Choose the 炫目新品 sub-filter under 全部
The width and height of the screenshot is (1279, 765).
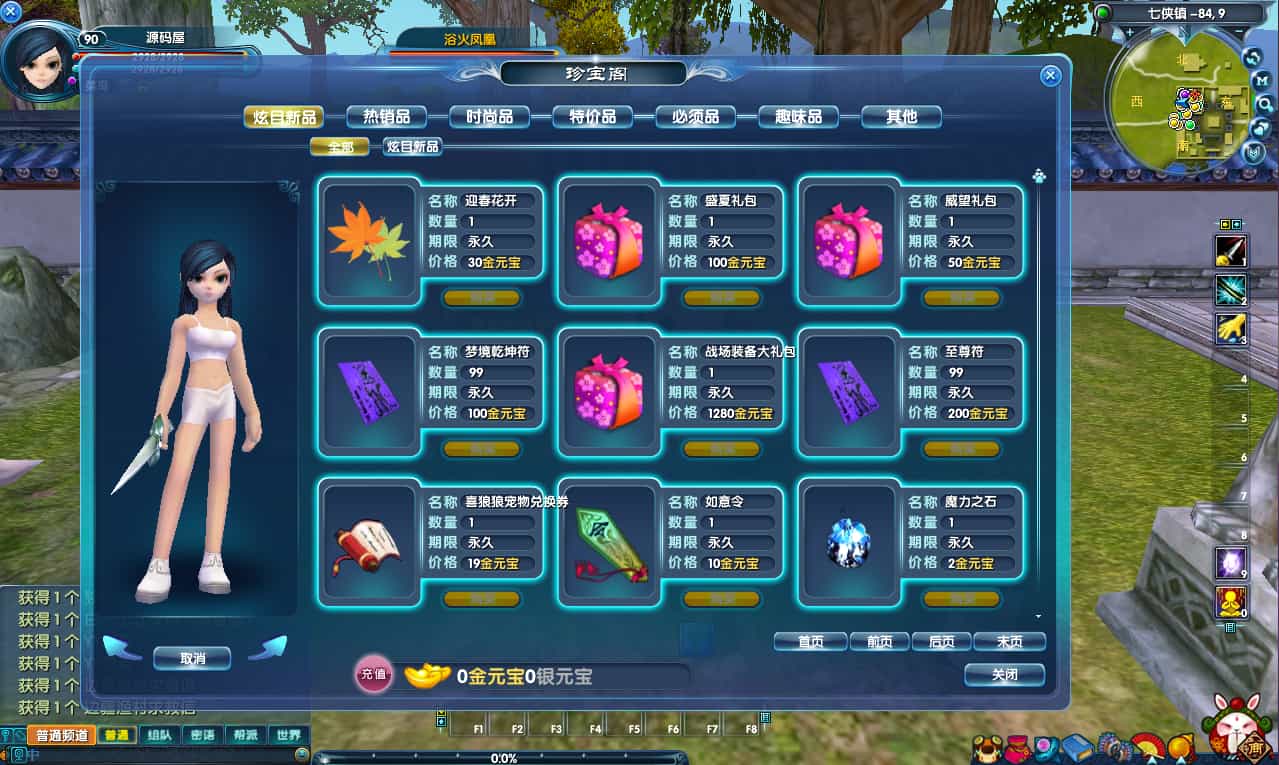coord(412,147)
